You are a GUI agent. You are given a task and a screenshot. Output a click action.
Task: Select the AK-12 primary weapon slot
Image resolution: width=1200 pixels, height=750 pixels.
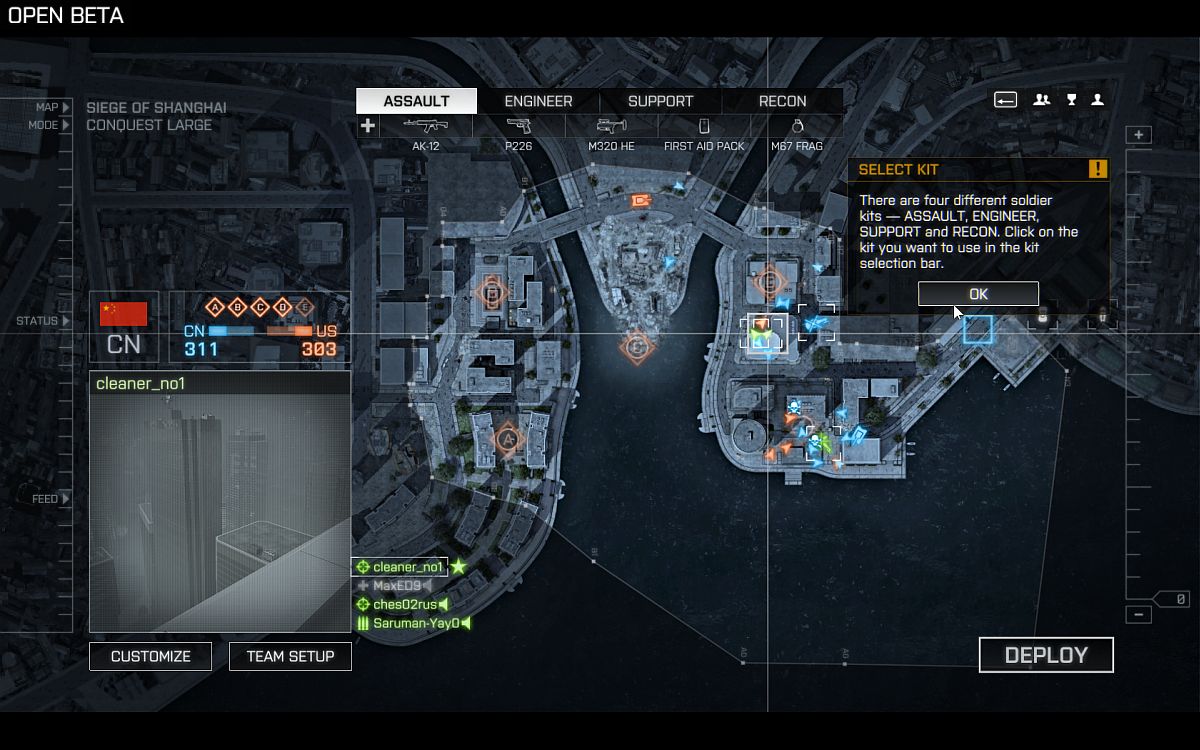[x=426, y=131]
